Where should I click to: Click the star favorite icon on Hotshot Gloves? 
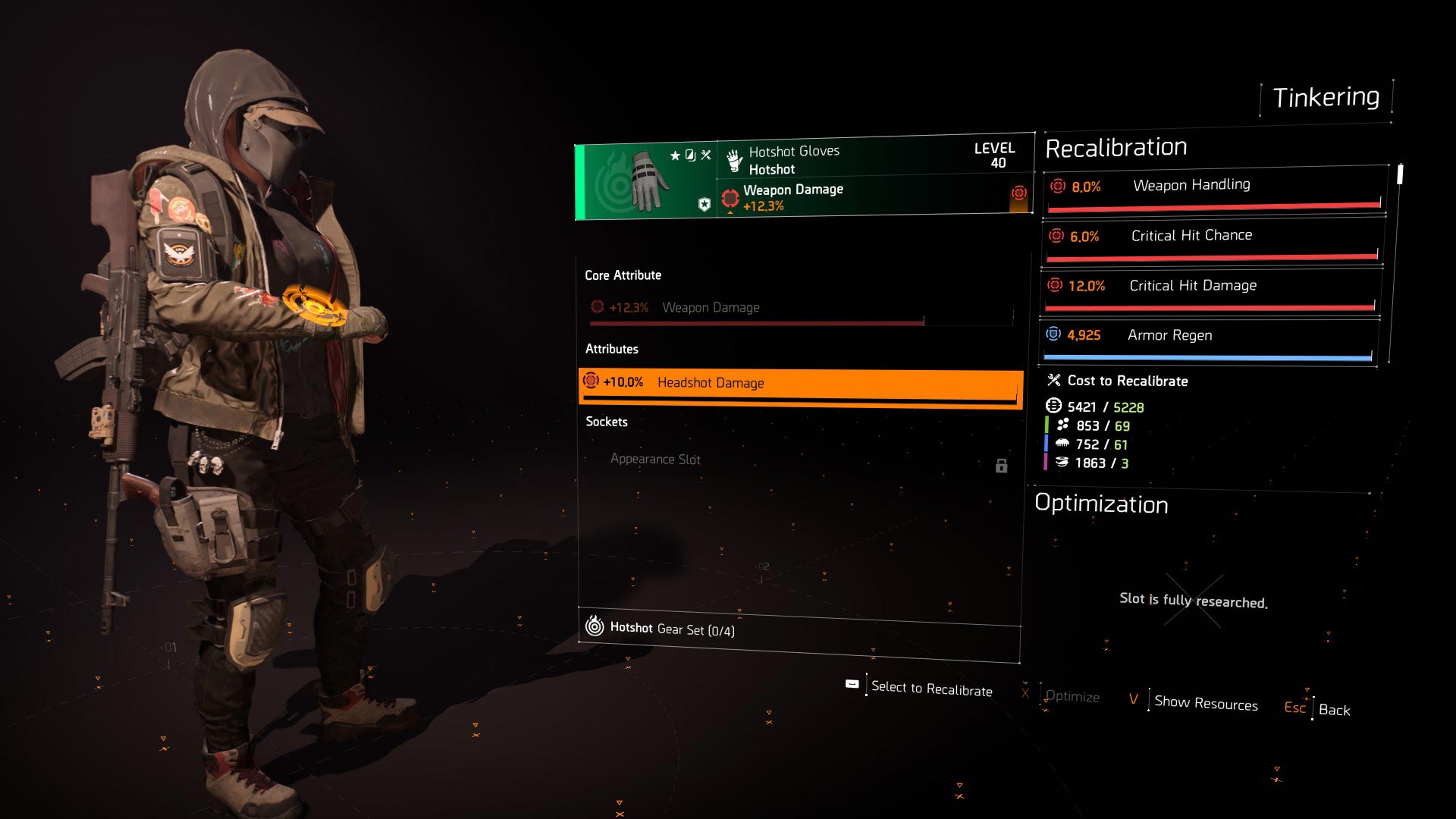coord(675,155)
